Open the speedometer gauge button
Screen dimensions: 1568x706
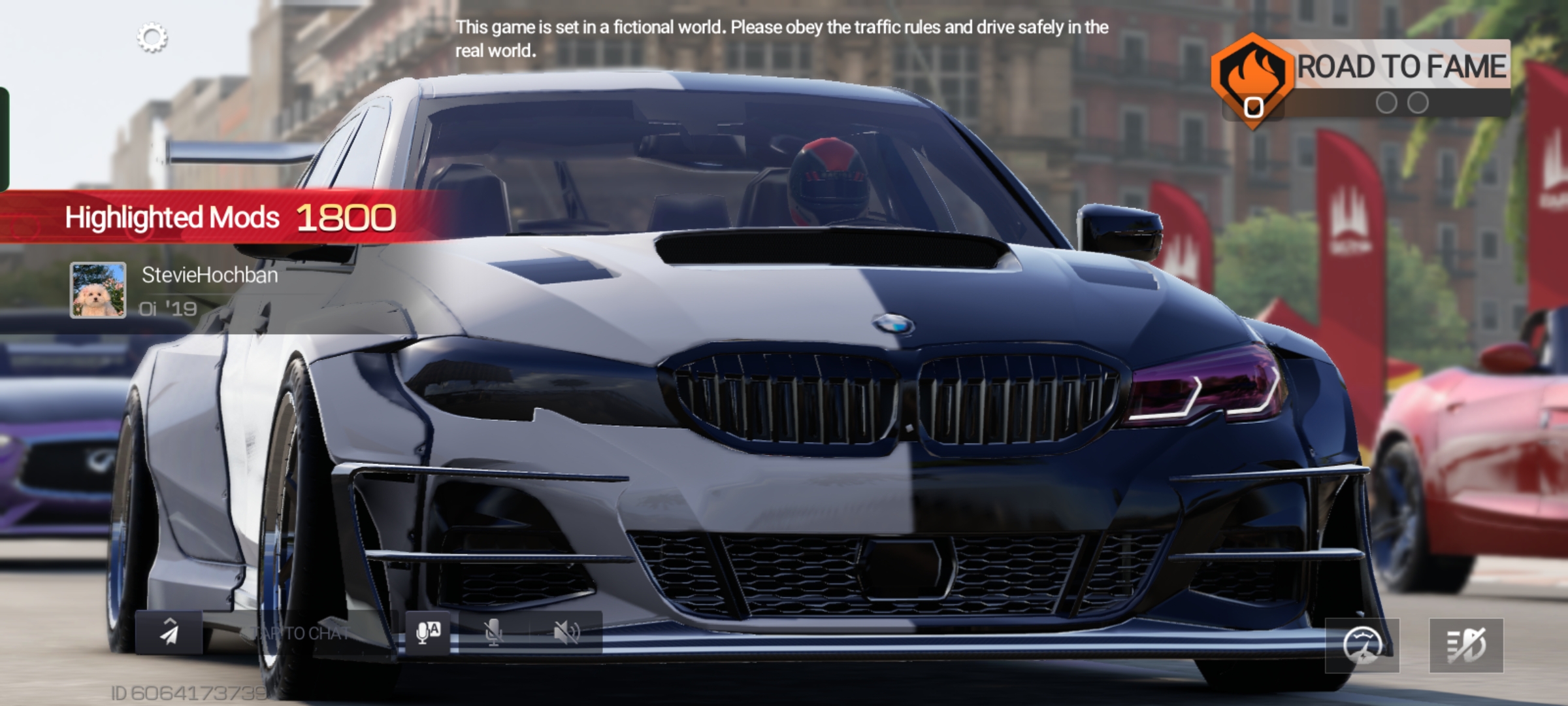click(1362, 645)
